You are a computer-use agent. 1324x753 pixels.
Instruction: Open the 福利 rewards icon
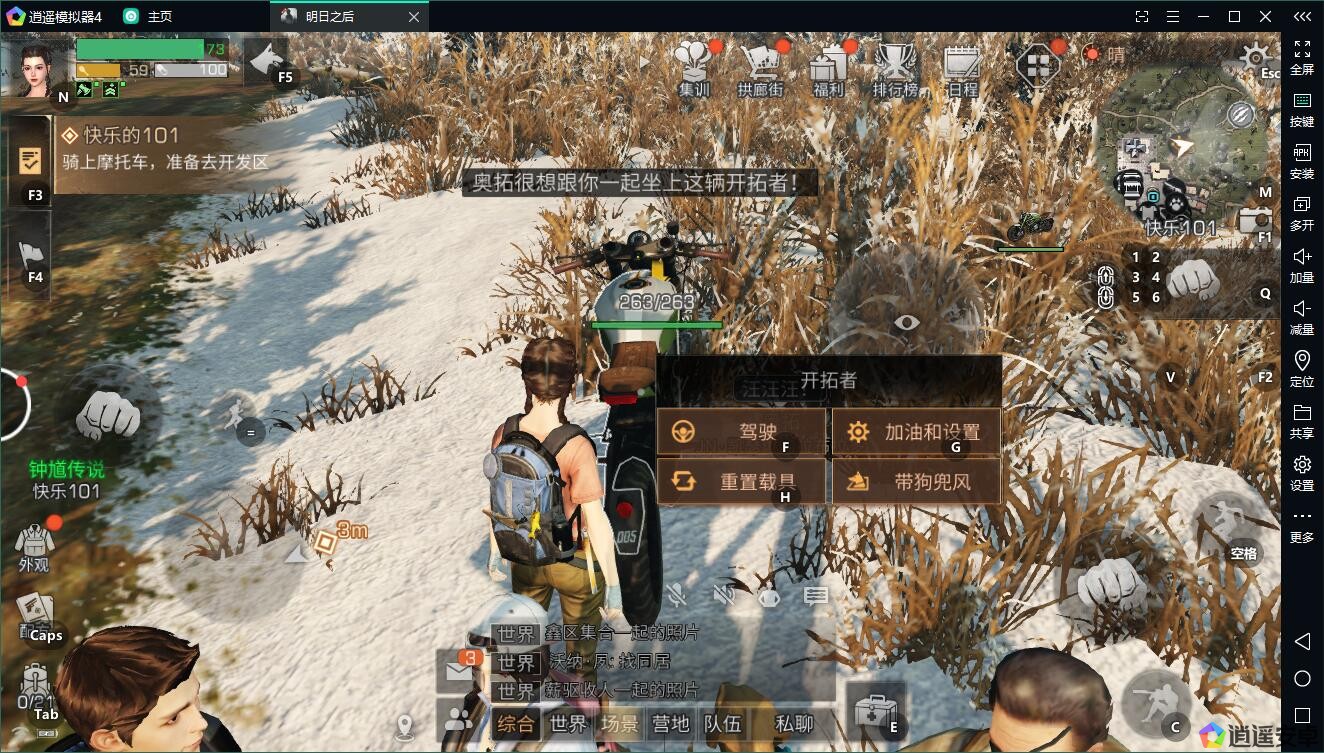[828, 68]
